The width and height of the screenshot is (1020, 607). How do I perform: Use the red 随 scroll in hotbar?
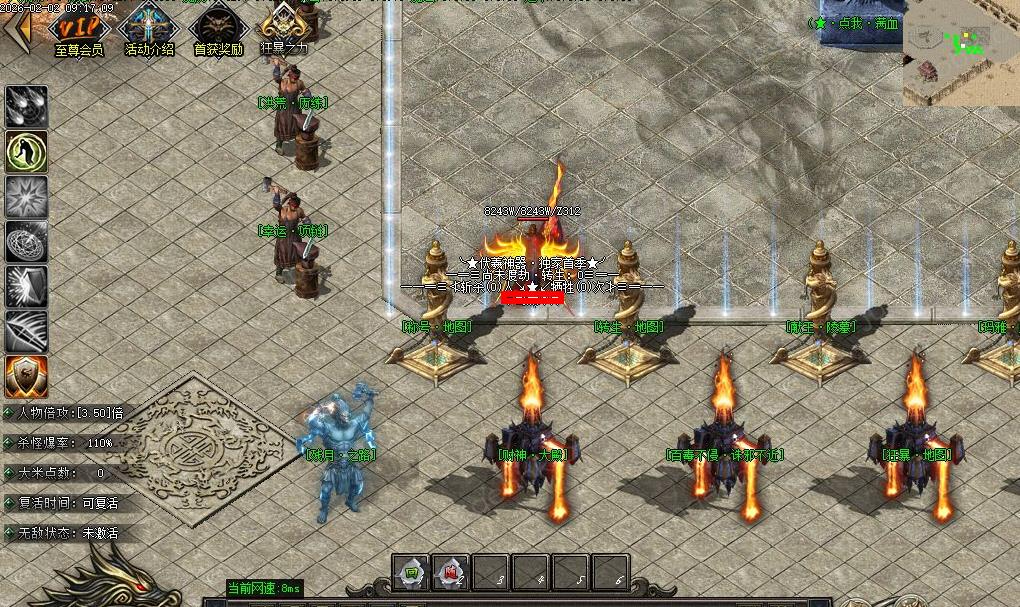[x=450, y=573]
